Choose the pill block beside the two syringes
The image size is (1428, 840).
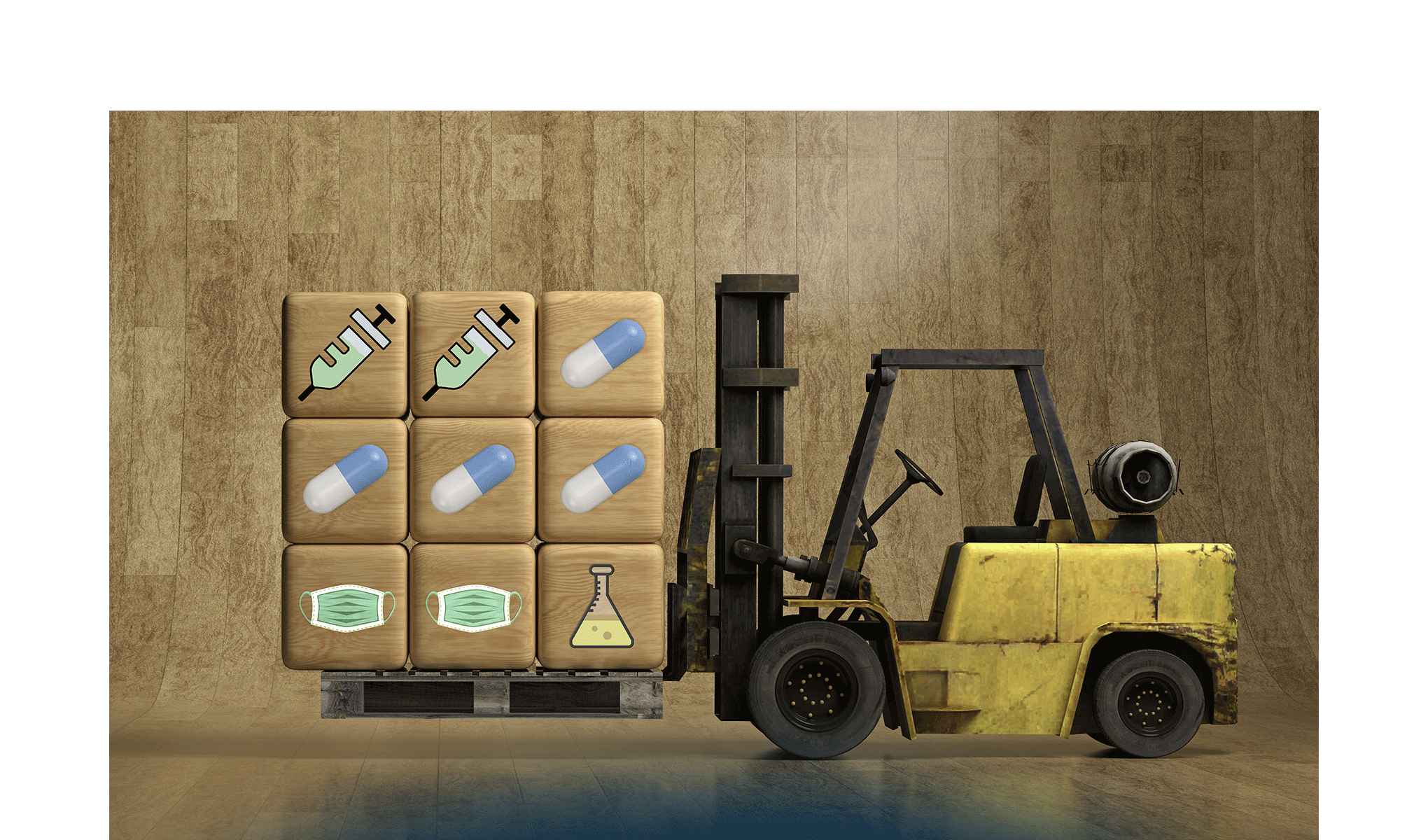coord(601,354)
